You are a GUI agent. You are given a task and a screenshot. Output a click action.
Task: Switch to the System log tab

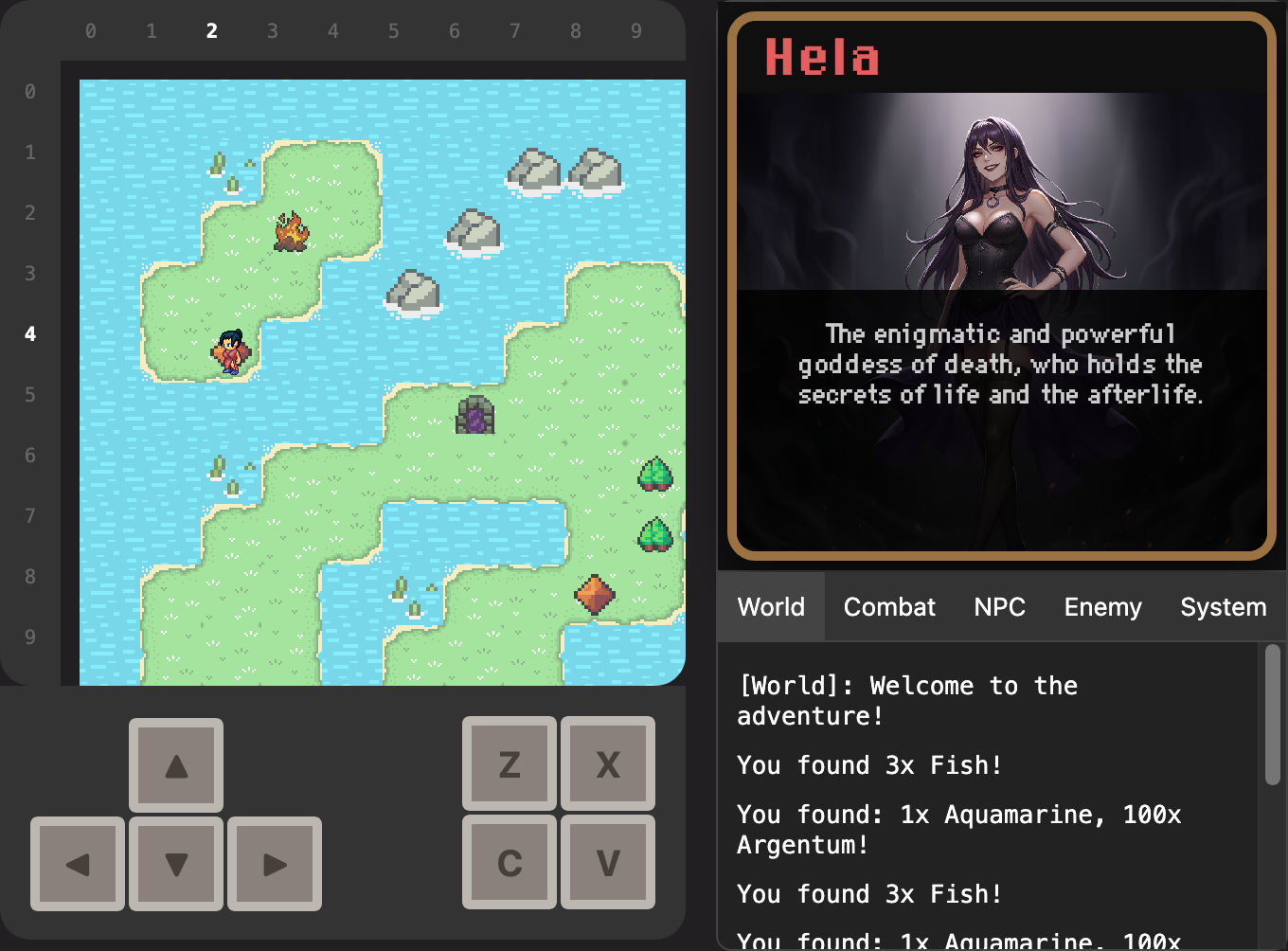(1223, 607)
